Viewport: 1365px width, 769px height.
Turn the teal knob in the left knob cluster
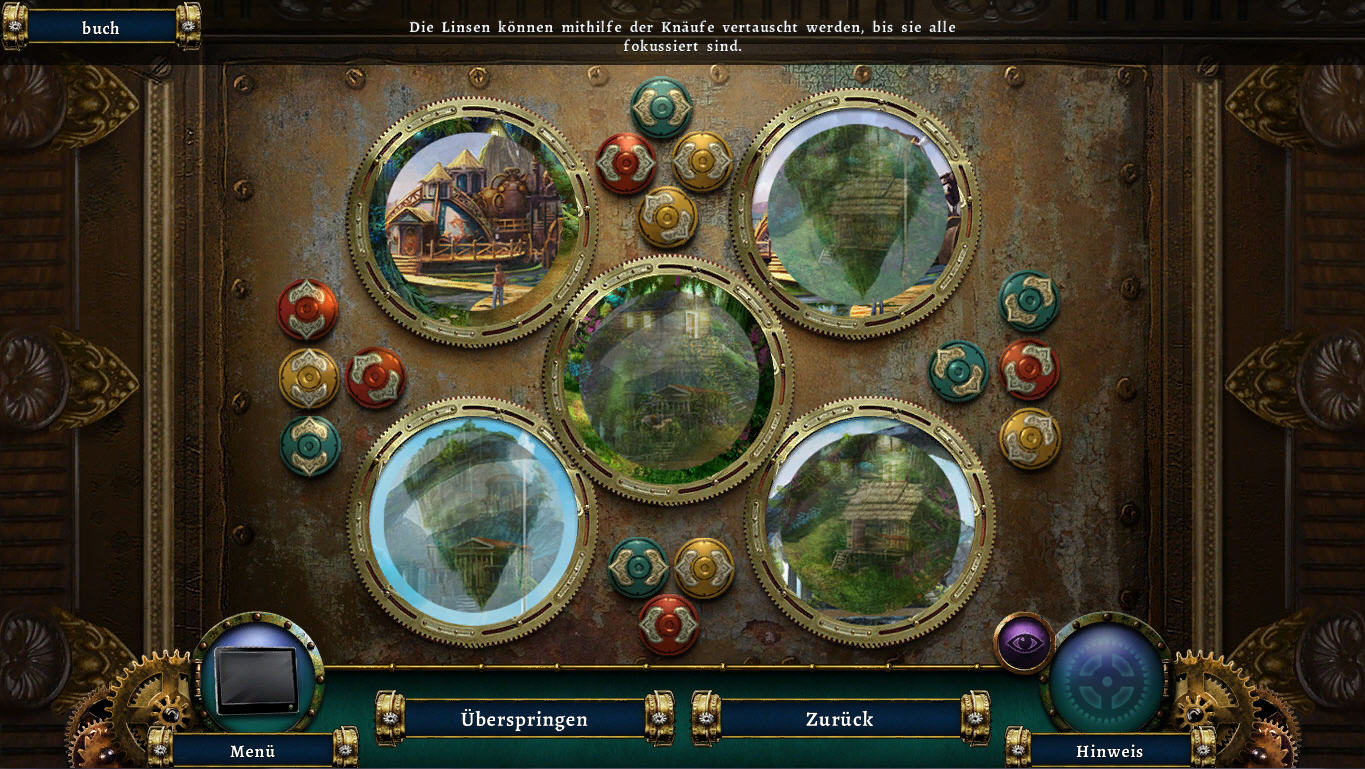[x=310, y=445]
